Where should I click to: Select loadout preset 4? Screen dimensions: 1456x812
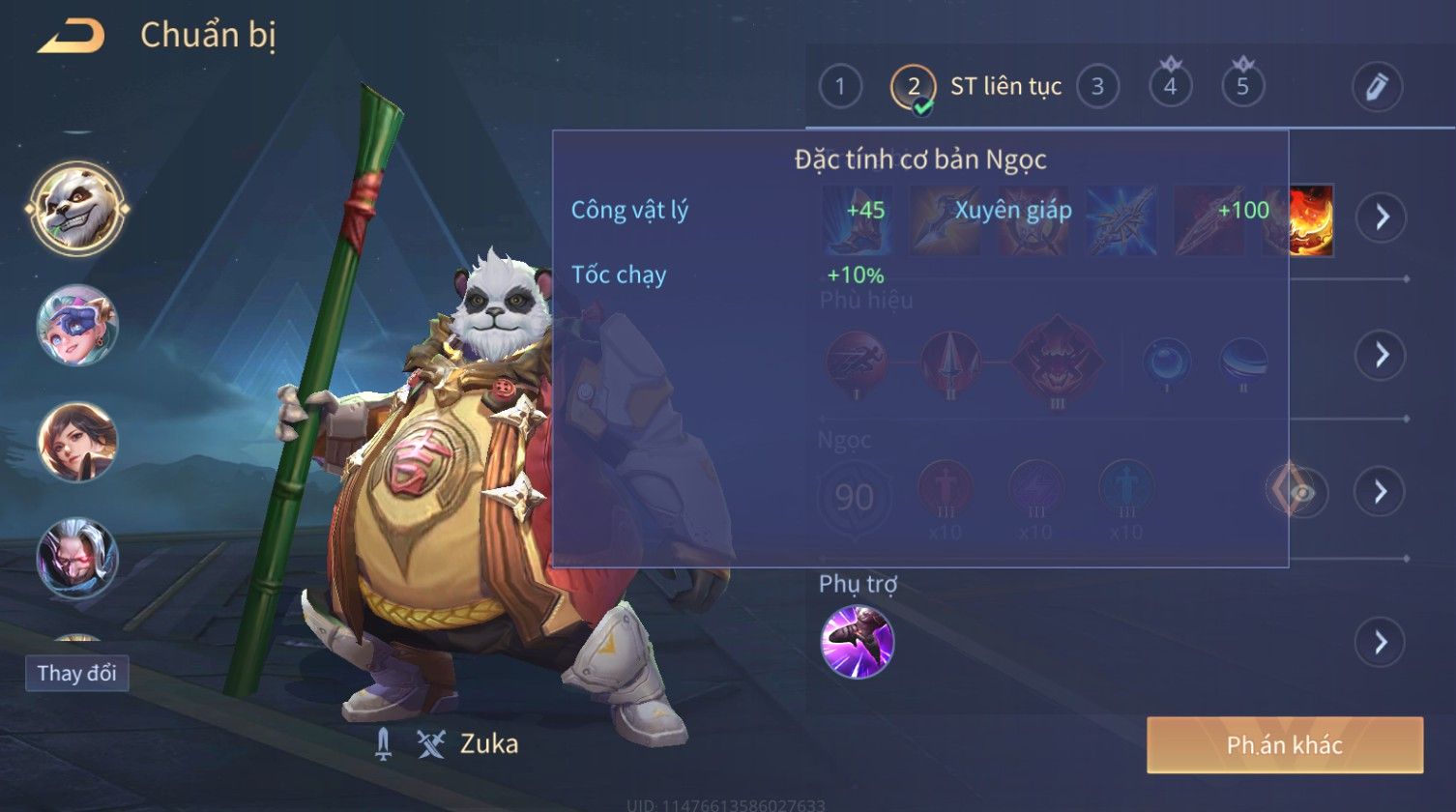(x=1170, y=87)
